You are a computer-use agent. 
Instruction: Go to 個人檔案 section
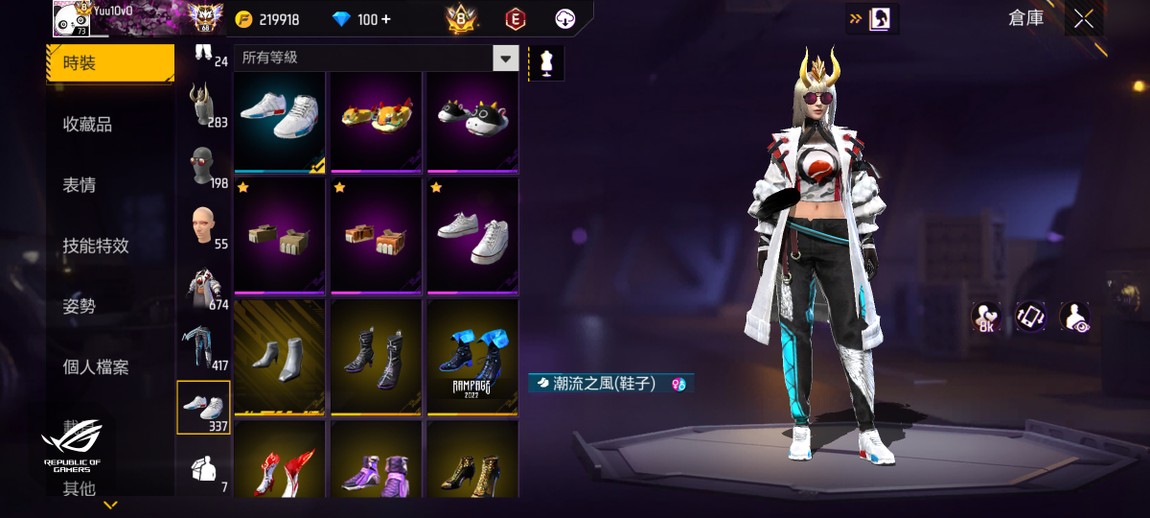[x=96, y=367]
